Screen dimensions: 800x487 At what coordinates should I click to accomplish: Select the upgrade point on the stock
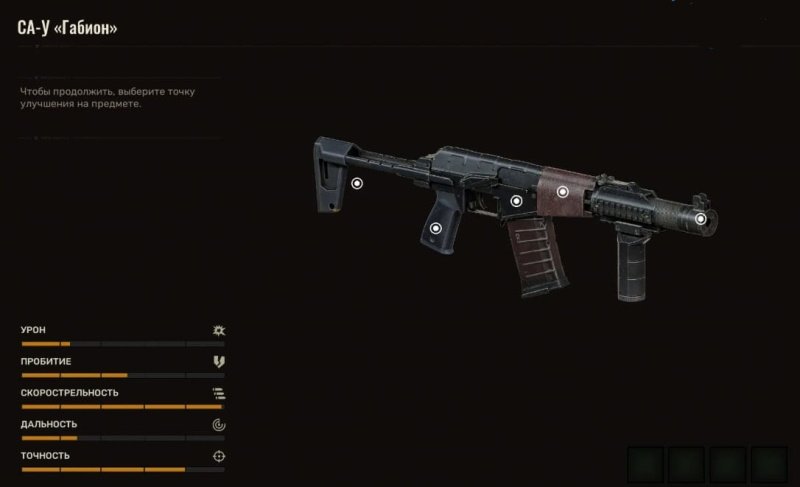point(357,183)
